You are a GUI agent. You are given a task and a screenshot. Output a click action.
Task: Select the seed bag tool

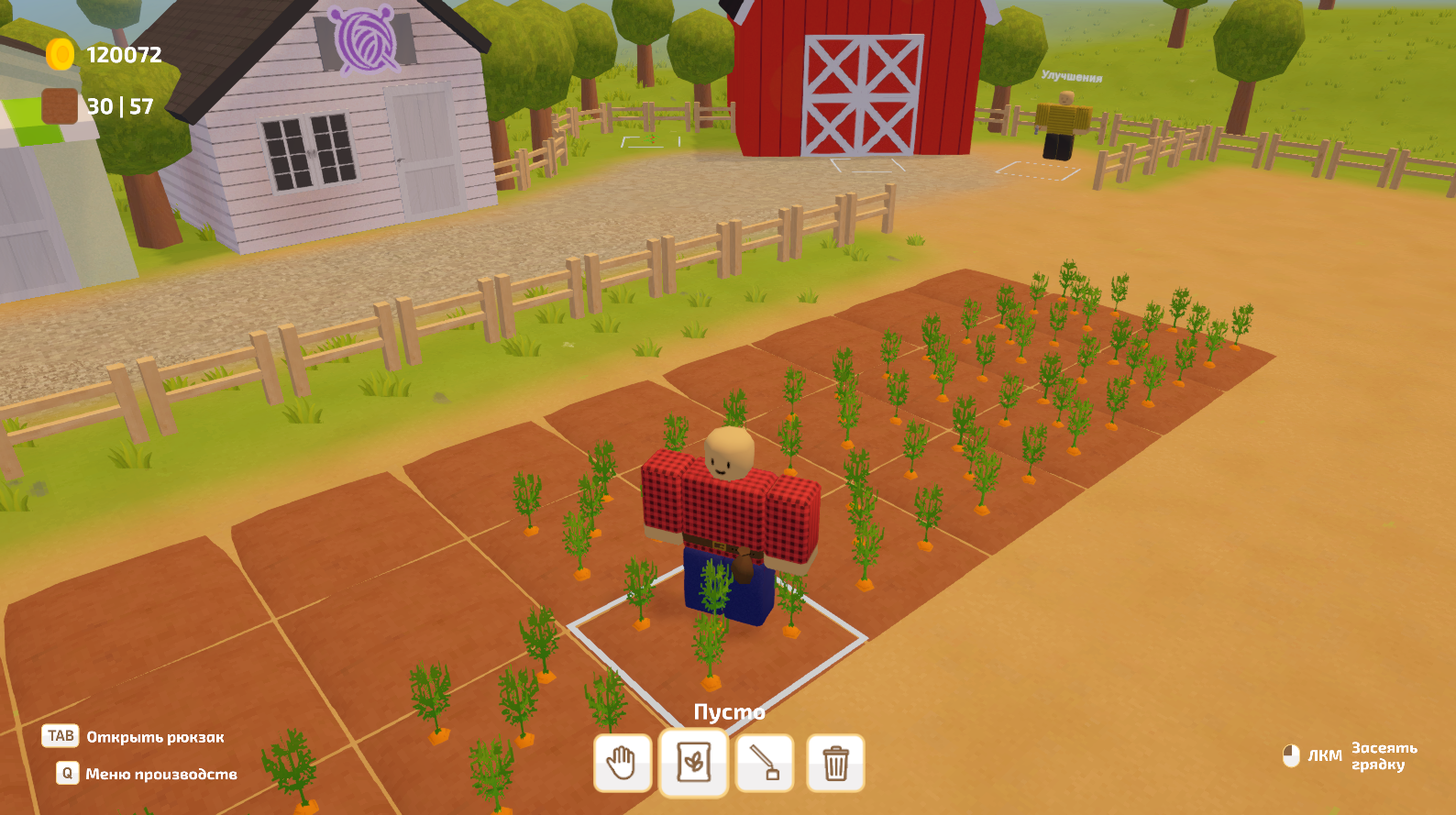pos(694,764)
